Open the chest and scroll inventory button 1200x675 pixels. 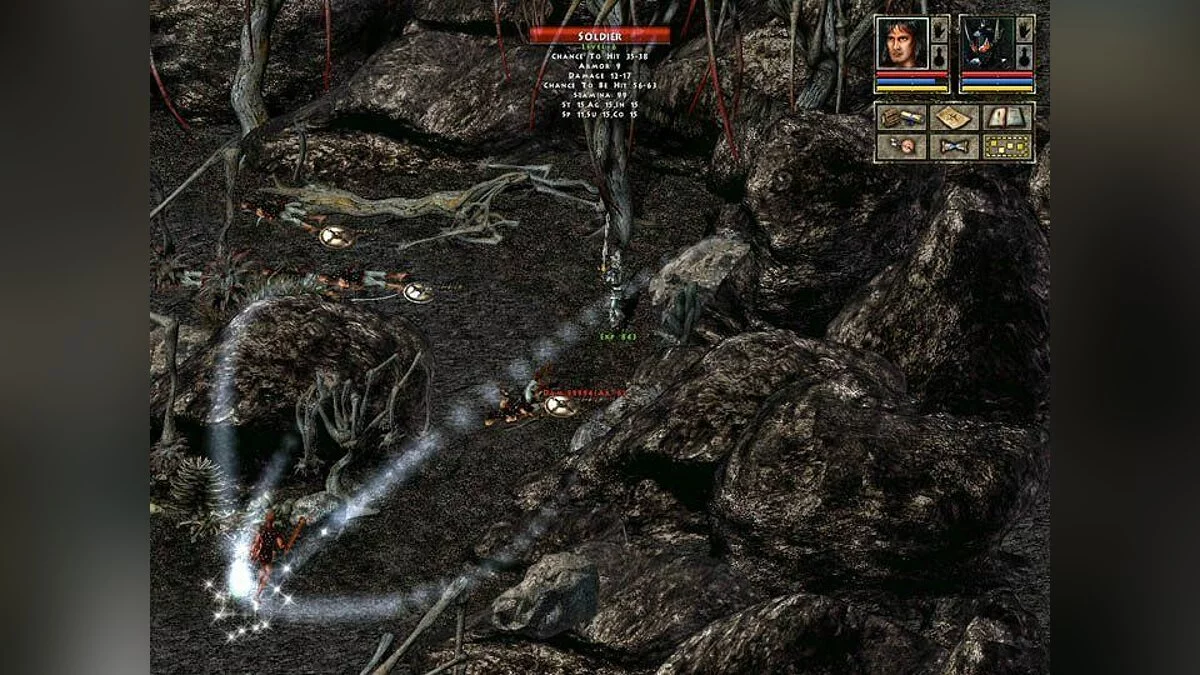pyautogui.click(x=900, y=118)
